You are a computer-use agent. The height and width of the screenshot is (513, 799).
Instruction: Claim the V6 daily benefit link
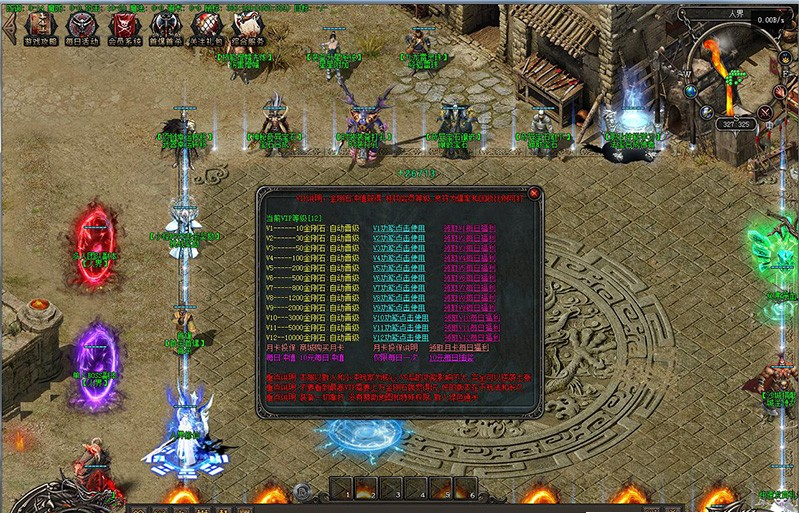468,277
